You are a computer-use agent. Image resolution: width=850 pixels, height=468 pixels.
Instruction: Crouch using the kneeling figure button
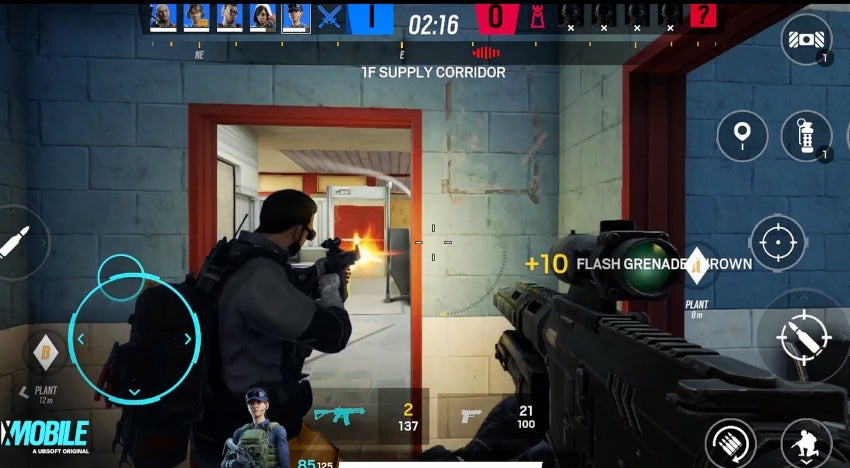805,443
